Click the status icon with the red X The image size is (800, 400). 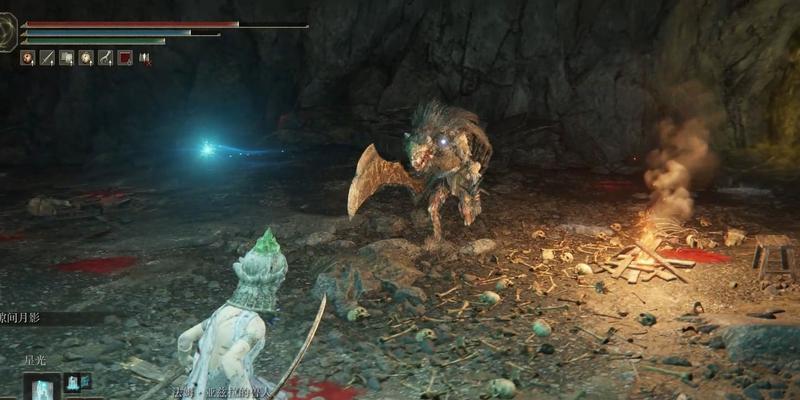pyautogui.click(x=144, y=58)
